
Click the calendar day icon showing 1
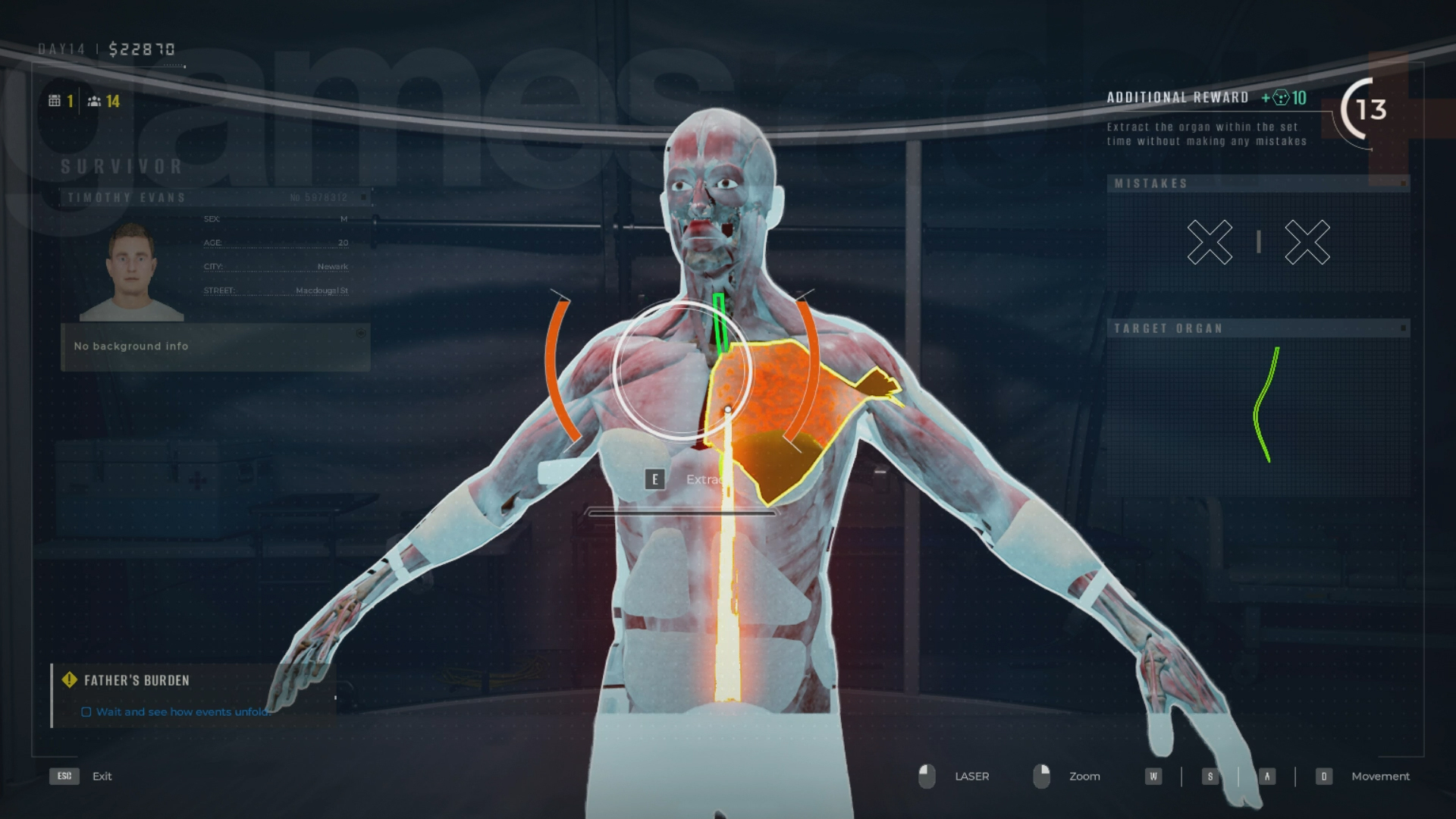(55, 100)
